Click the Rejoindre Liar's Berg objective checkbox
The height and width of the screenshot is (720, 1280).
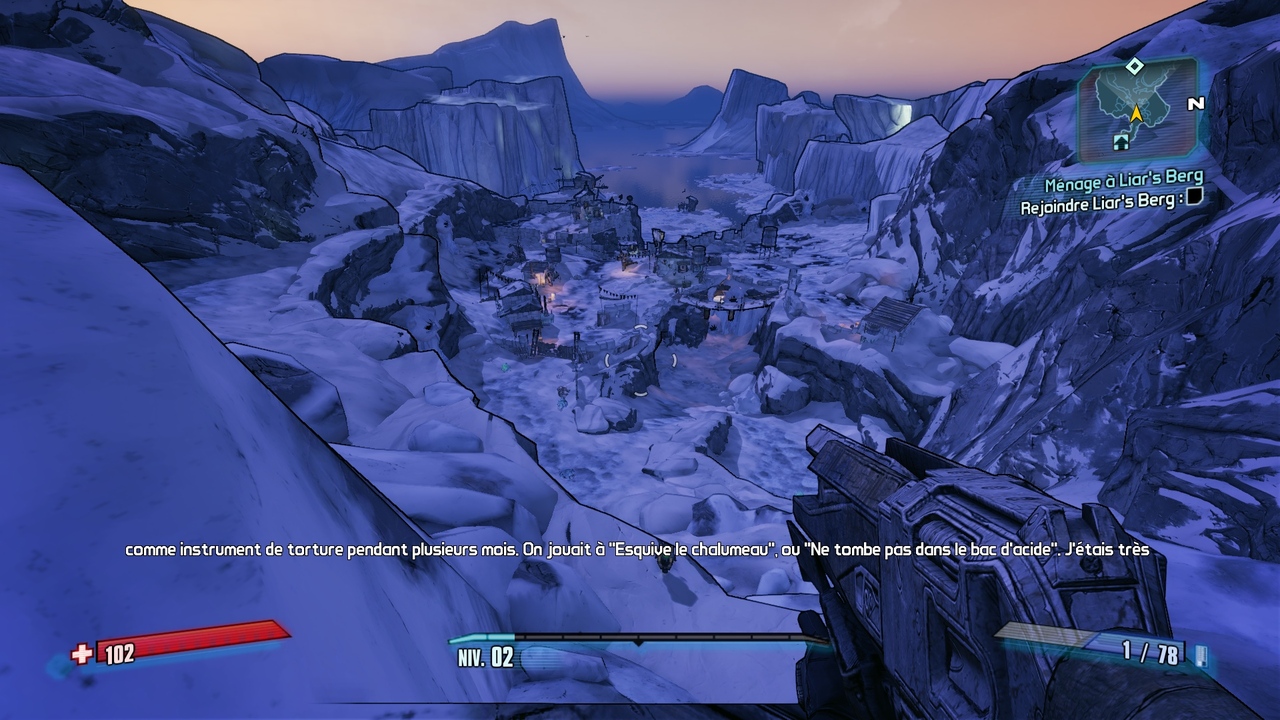pos(1193,200)
